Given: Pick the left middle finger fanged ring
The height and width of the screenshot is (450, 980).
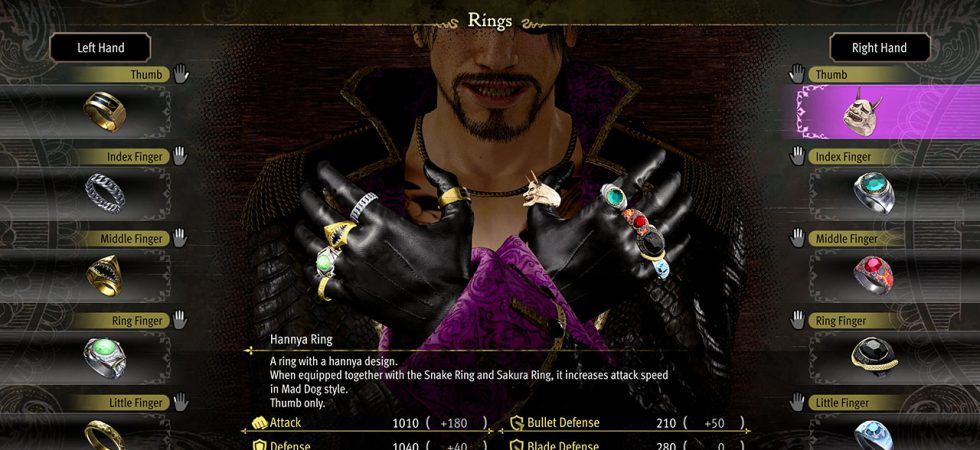Looking at the screenshot, I should coord(102,274).
